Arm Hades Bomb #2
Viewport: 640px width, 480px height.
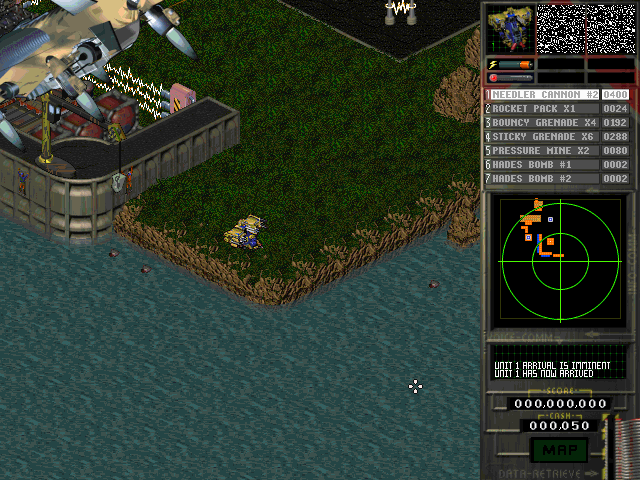[x=541, y=179]
